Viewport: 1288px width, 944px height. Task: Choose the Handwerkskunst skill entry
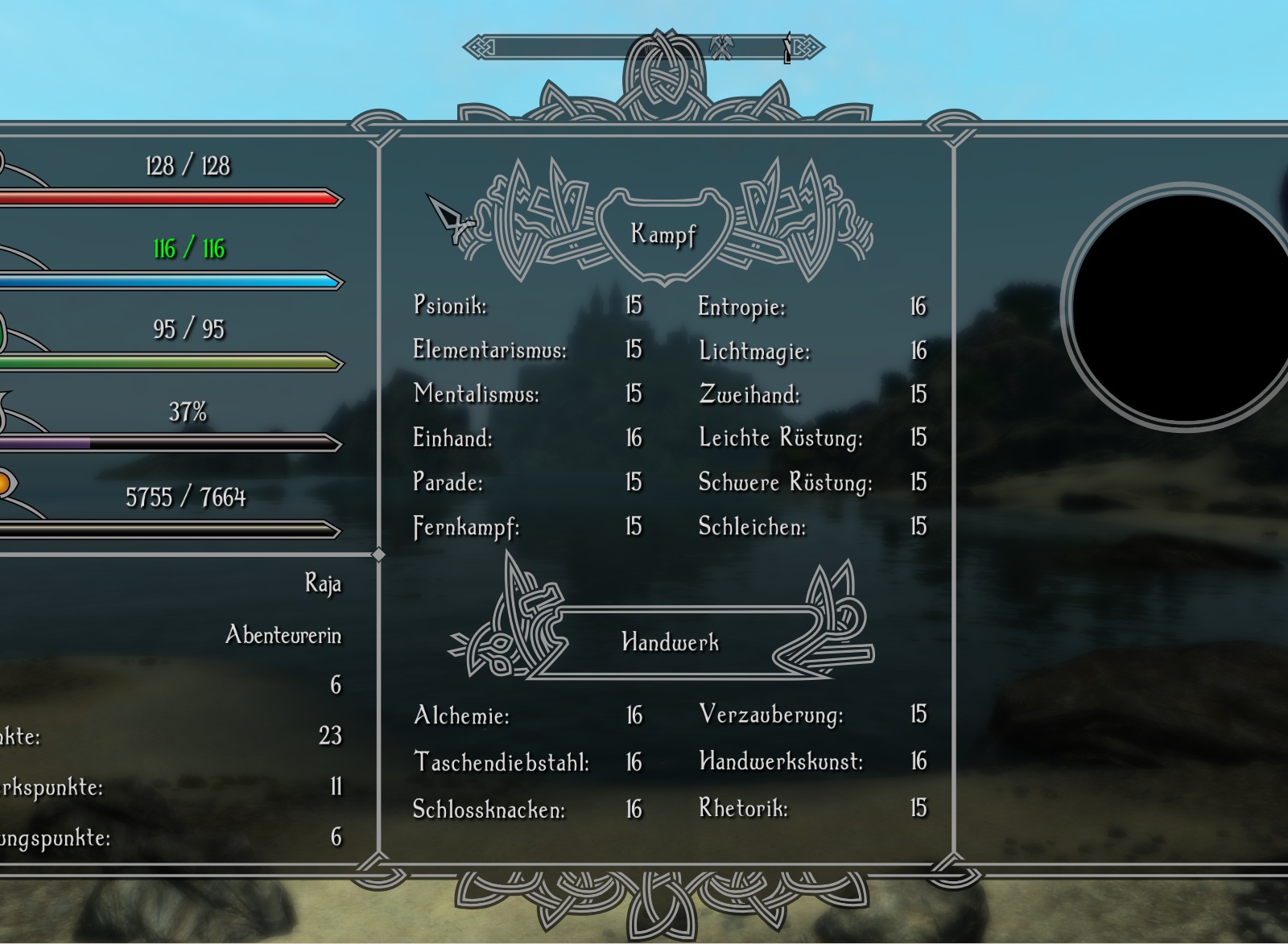781,761
